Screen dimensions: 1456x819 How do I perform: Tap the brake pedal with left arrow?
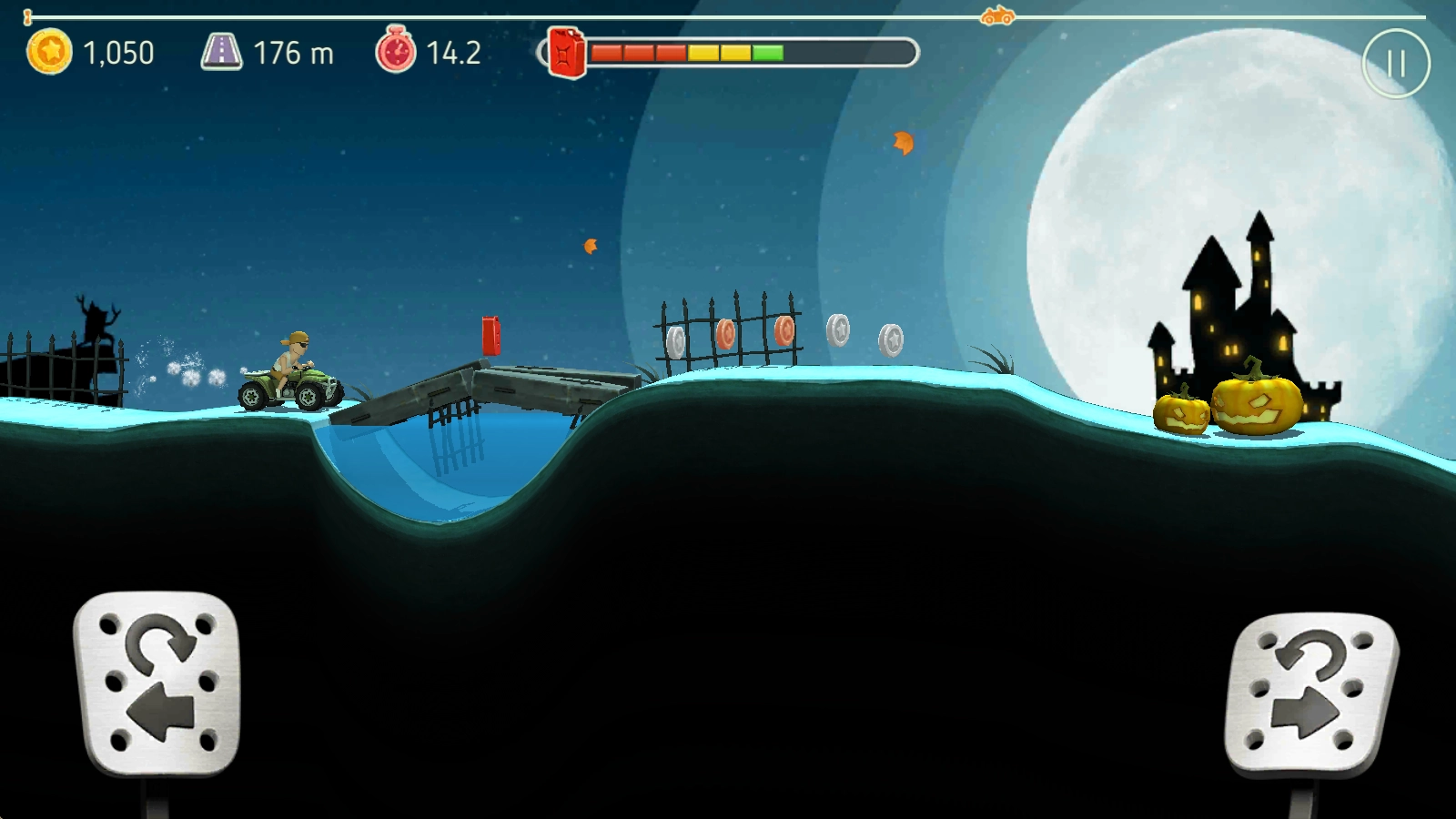click(x=157, y=682)
